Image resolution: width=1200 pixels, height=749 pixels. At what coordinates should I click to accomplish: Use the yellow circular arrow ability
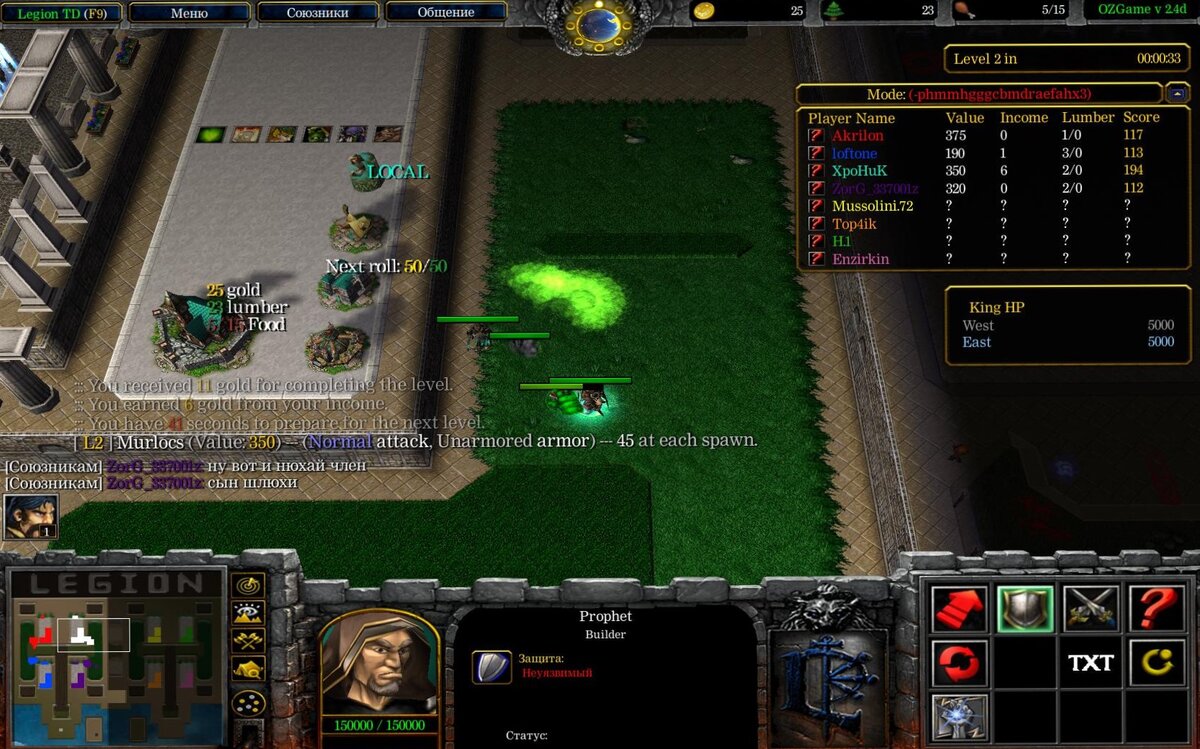(1156, 663)
